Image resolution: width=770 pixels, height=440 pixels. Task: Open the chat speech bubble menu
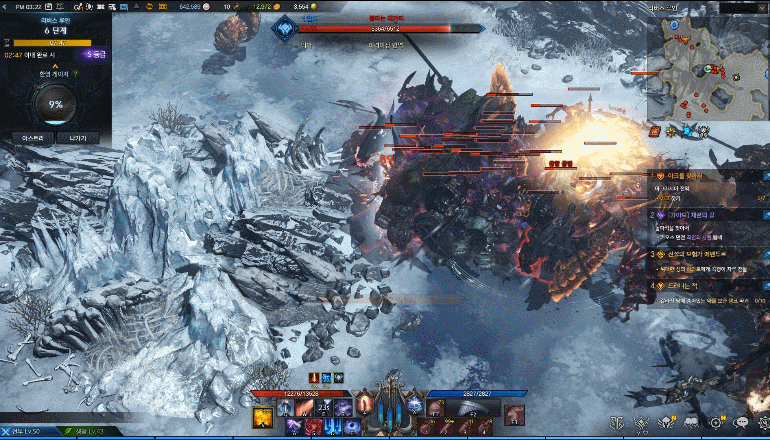coord(743,425)
